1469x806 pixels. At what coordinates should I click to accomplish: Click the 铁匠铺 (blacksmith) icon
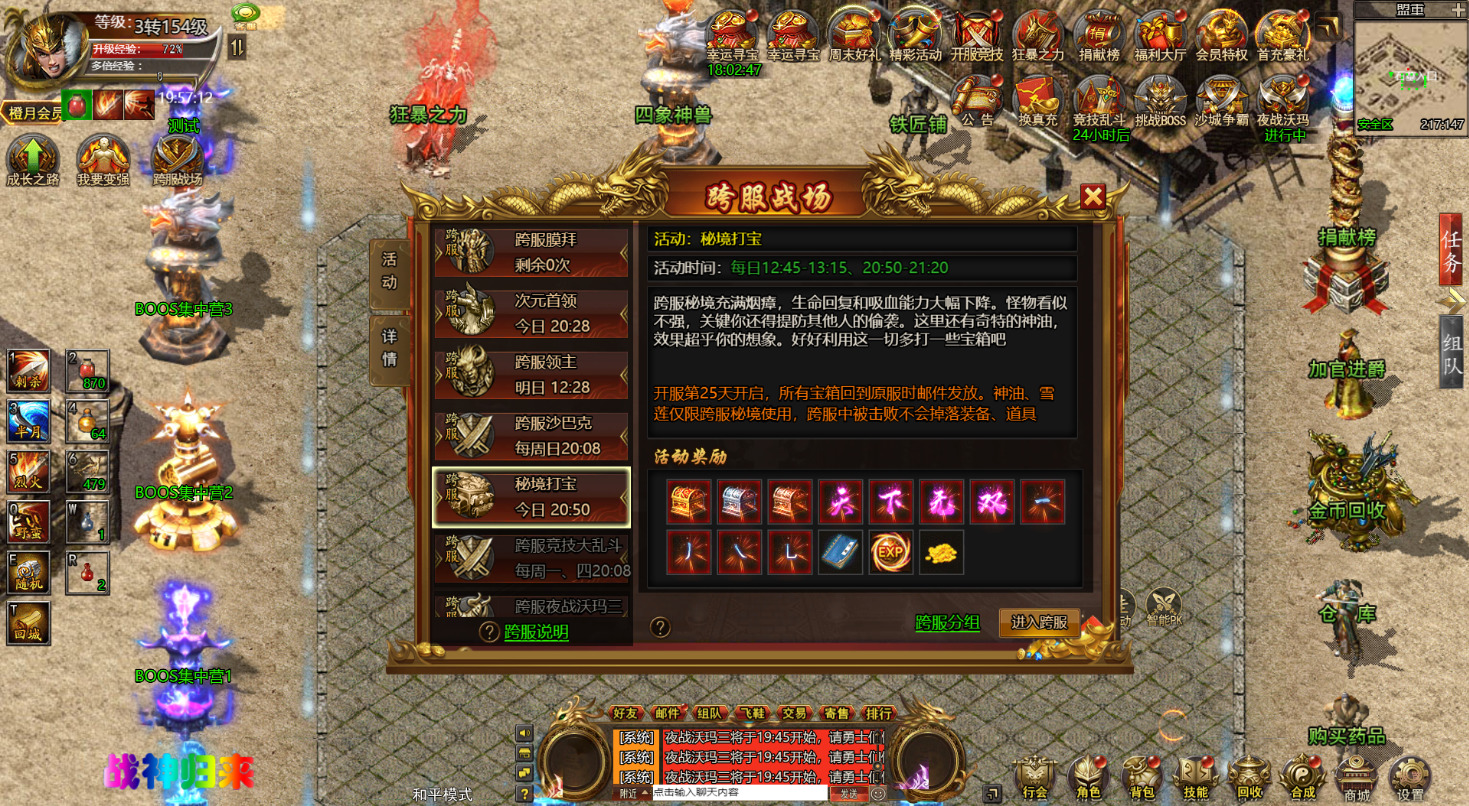pyautogui.click(x=919, y=107)
